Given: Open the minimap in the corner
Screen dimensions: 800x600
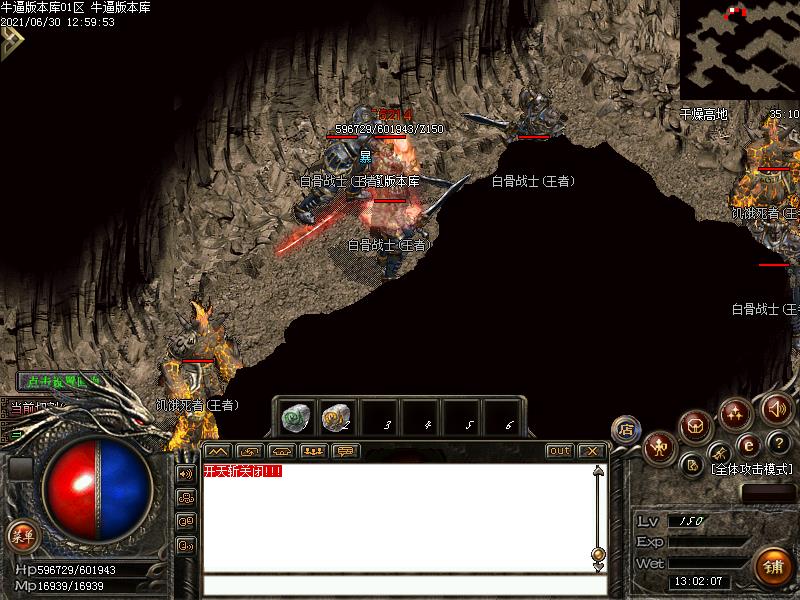Looking at the screenshot, I should pos(739,49).
